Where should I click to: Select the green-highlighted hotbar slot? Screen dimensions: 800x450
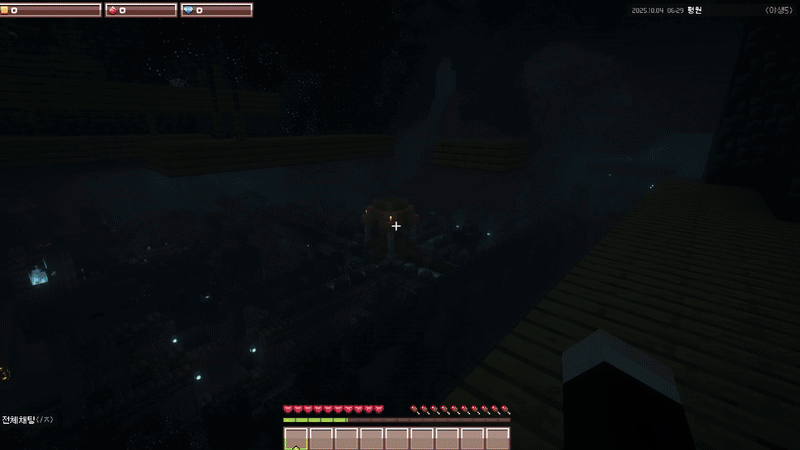pyautogui.click(x=296, y=439)
